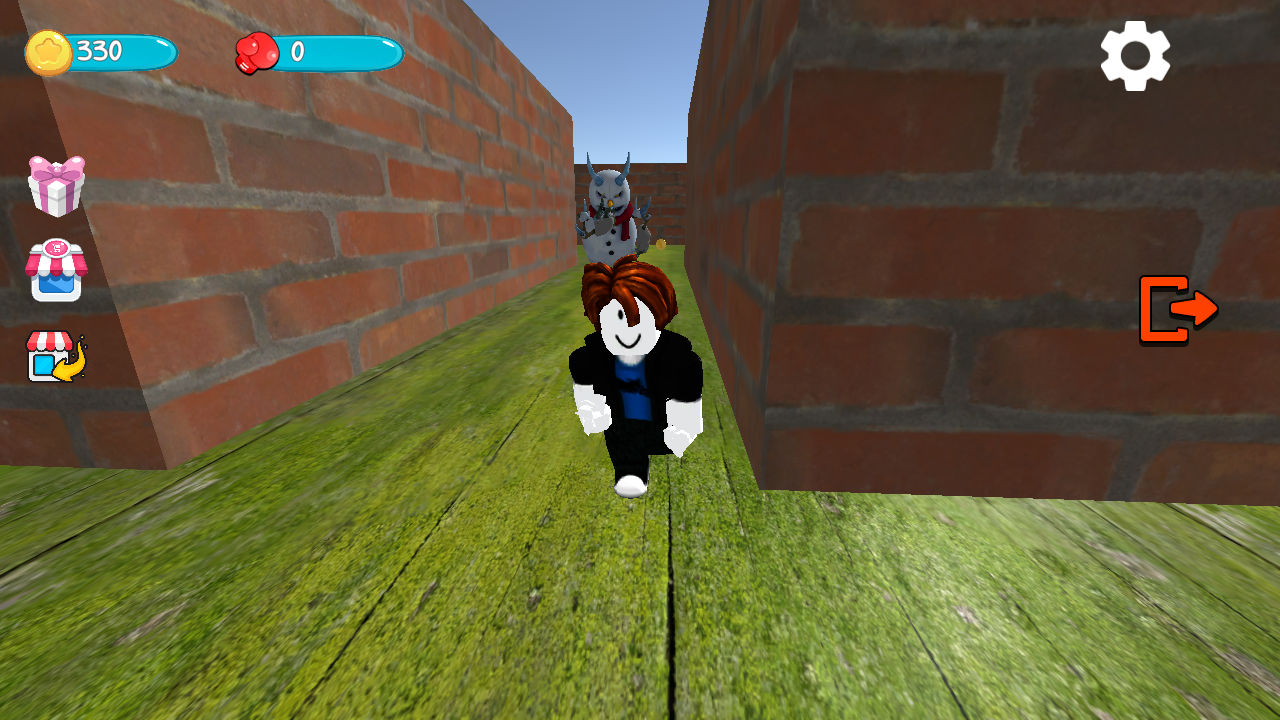Click the boxing glove counter showing 0

coord(330,54)
